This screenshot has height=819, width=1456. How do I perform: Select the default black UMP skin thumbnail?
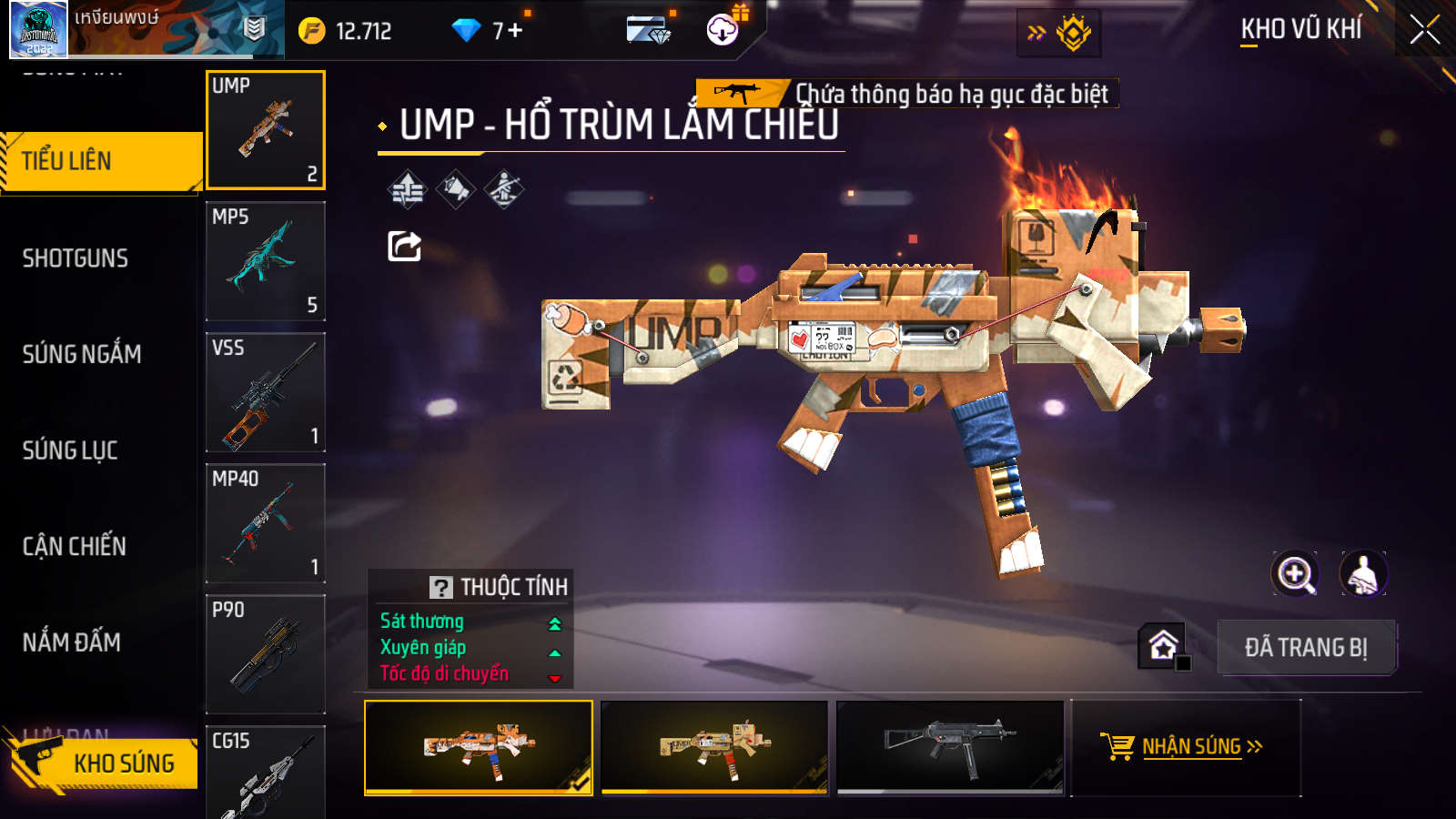pos(950,747)
